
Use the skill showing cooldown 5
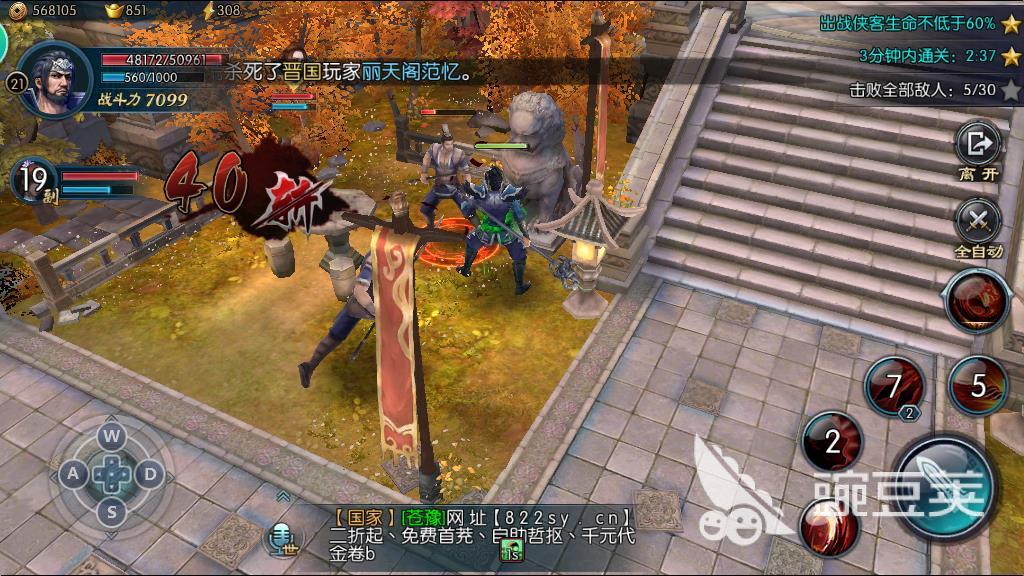977,385
